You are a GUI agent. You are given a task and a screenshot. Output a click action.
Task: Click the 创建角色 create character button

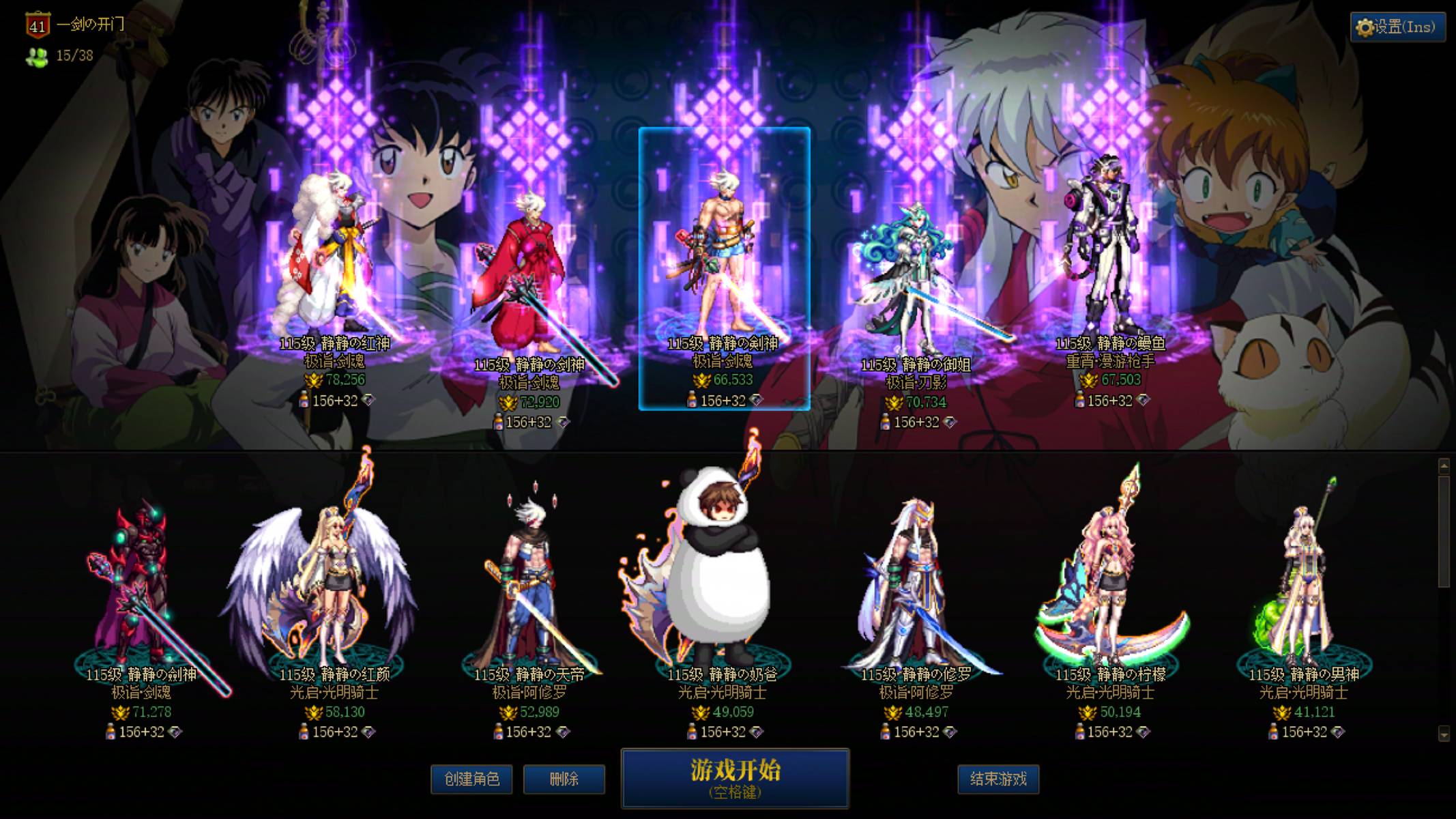[x=471, y=779]
